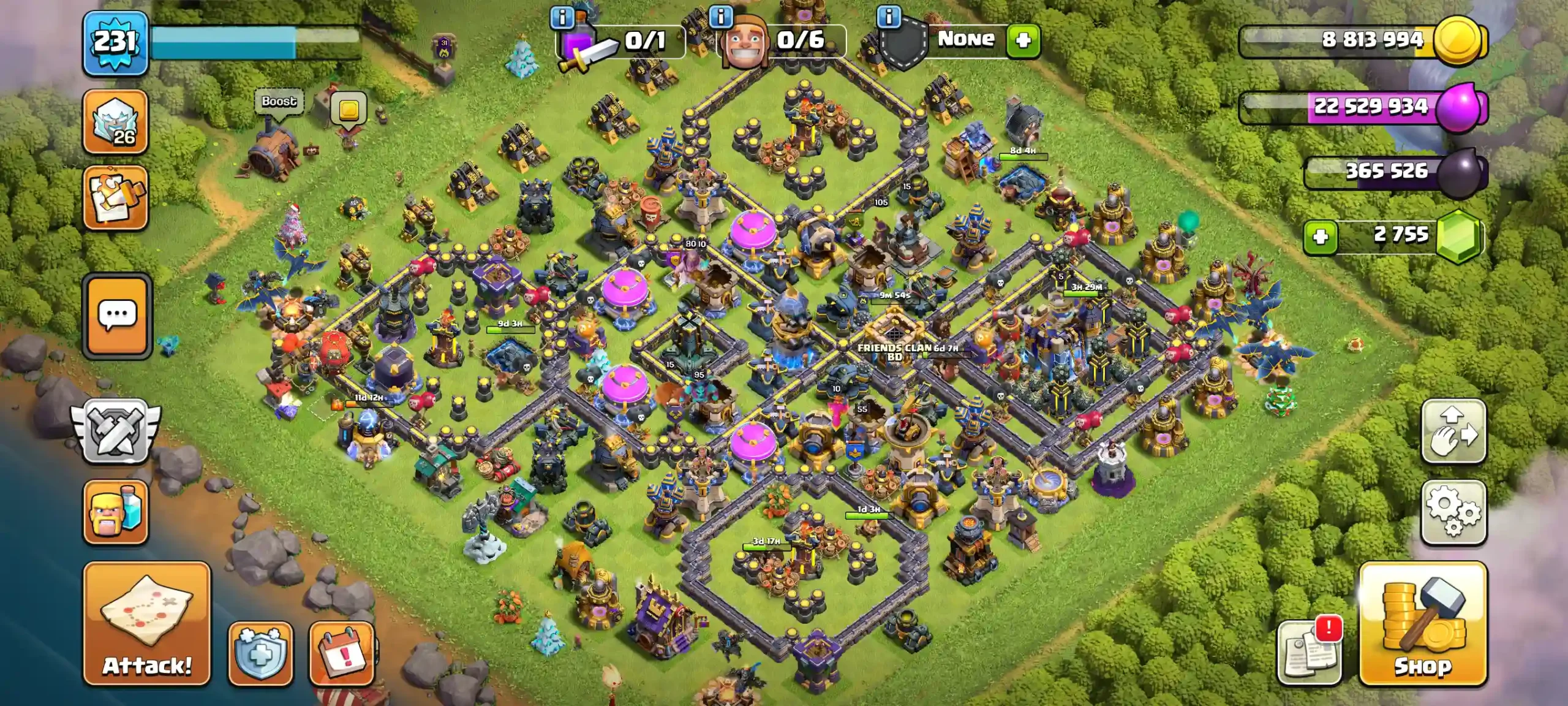Open the clan war crossed swords badge
The width and height of the screenshot is (1568, 706).
coord(116,431)
